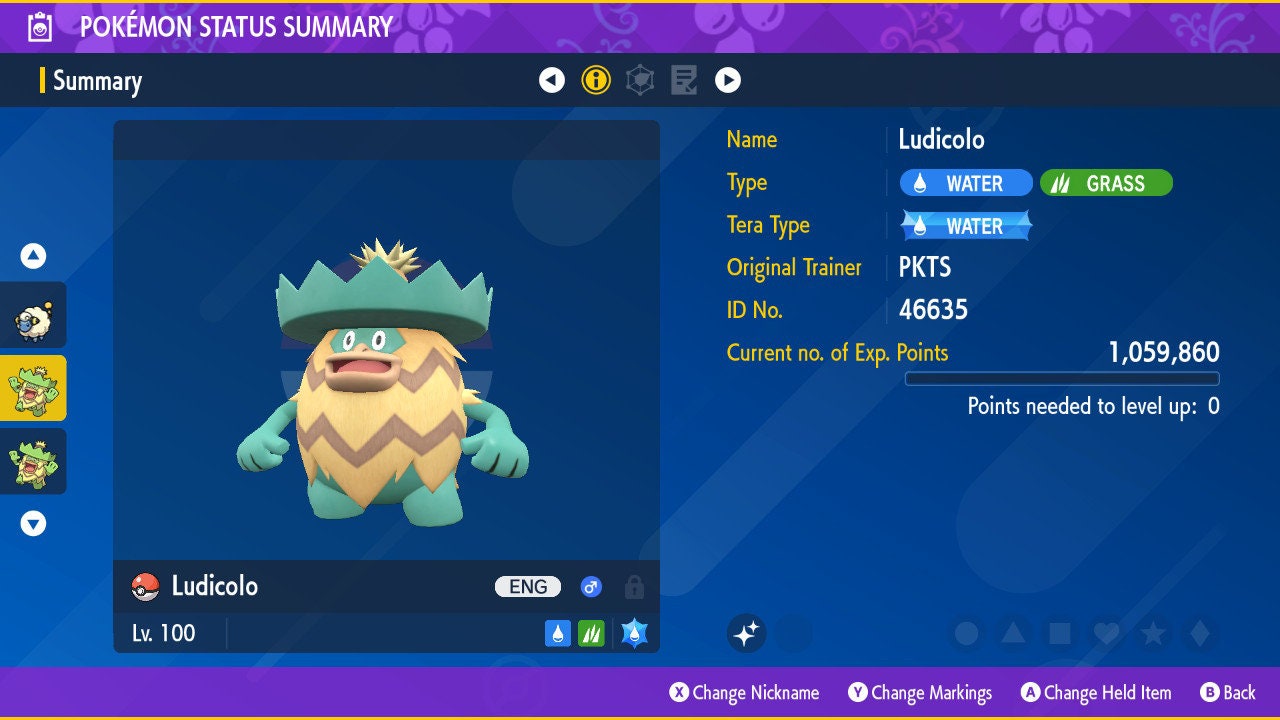Toggle the heart marking
The height and width of the screenshot is (720, 1280).
click(x=1106, y=633)
